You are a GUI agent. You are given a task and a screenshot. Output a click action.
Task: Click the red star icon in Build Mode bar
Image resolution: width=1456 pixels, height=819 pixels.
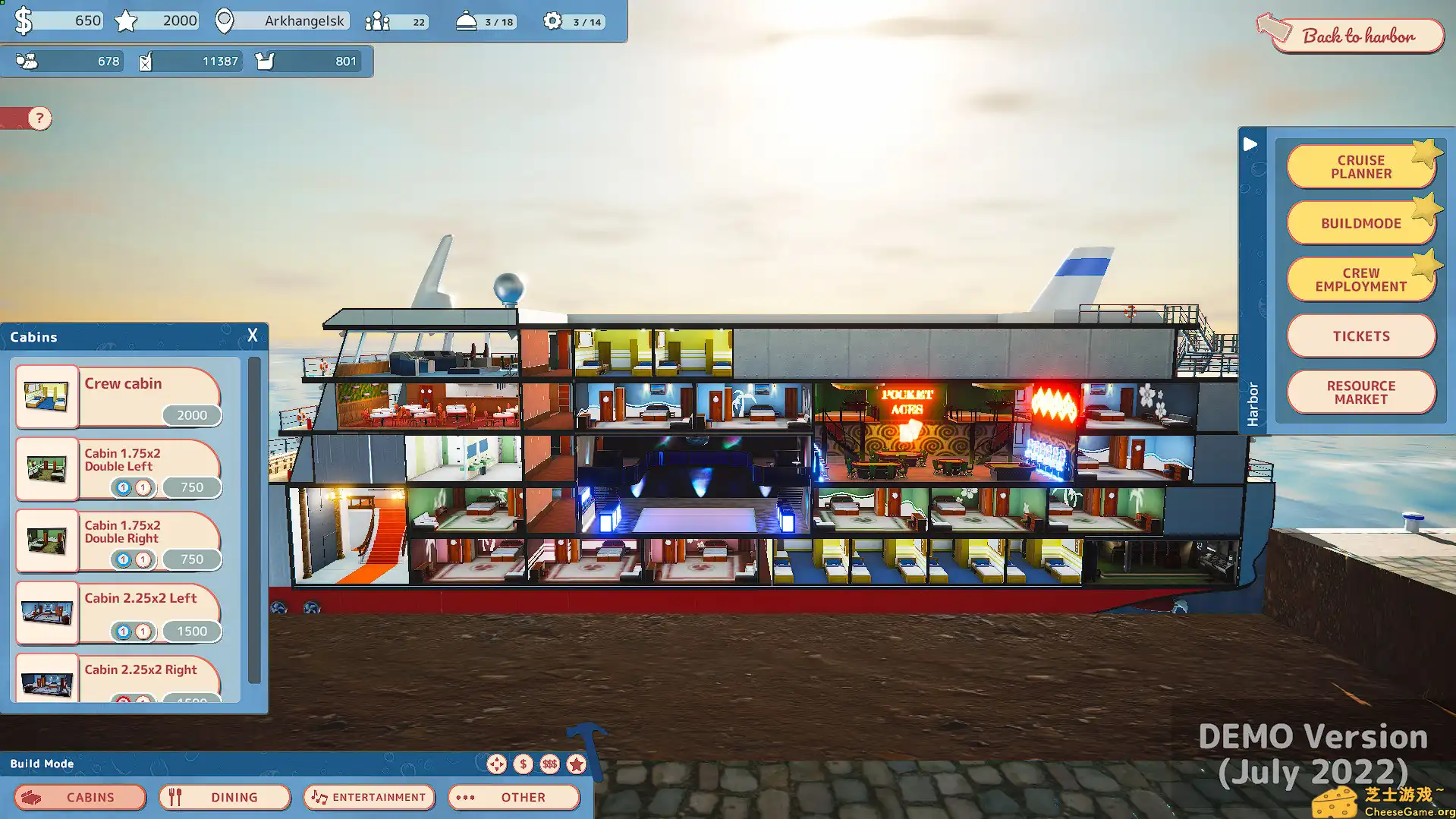point(577,764)
